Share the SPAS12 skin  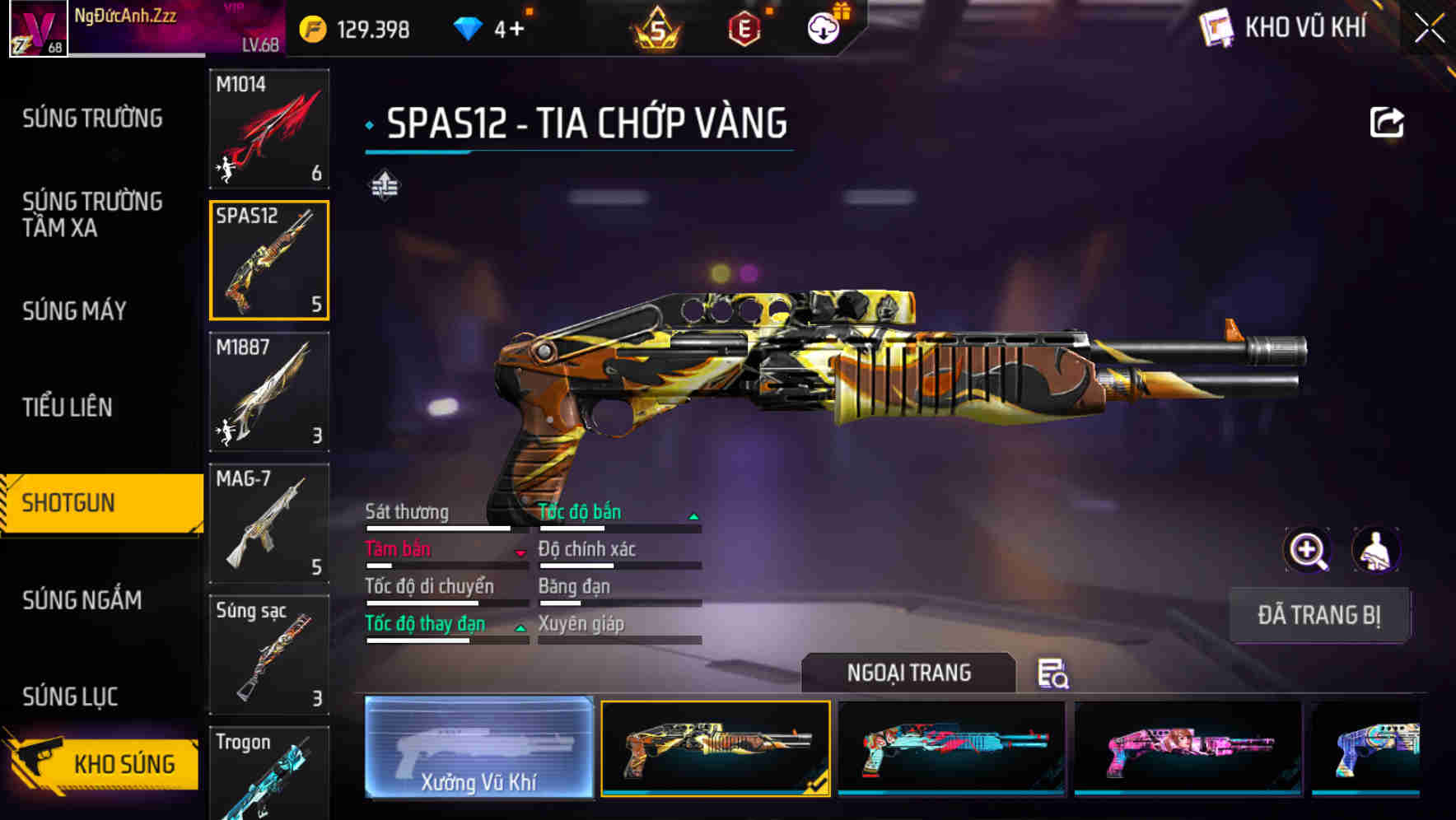pos(1387,123)
